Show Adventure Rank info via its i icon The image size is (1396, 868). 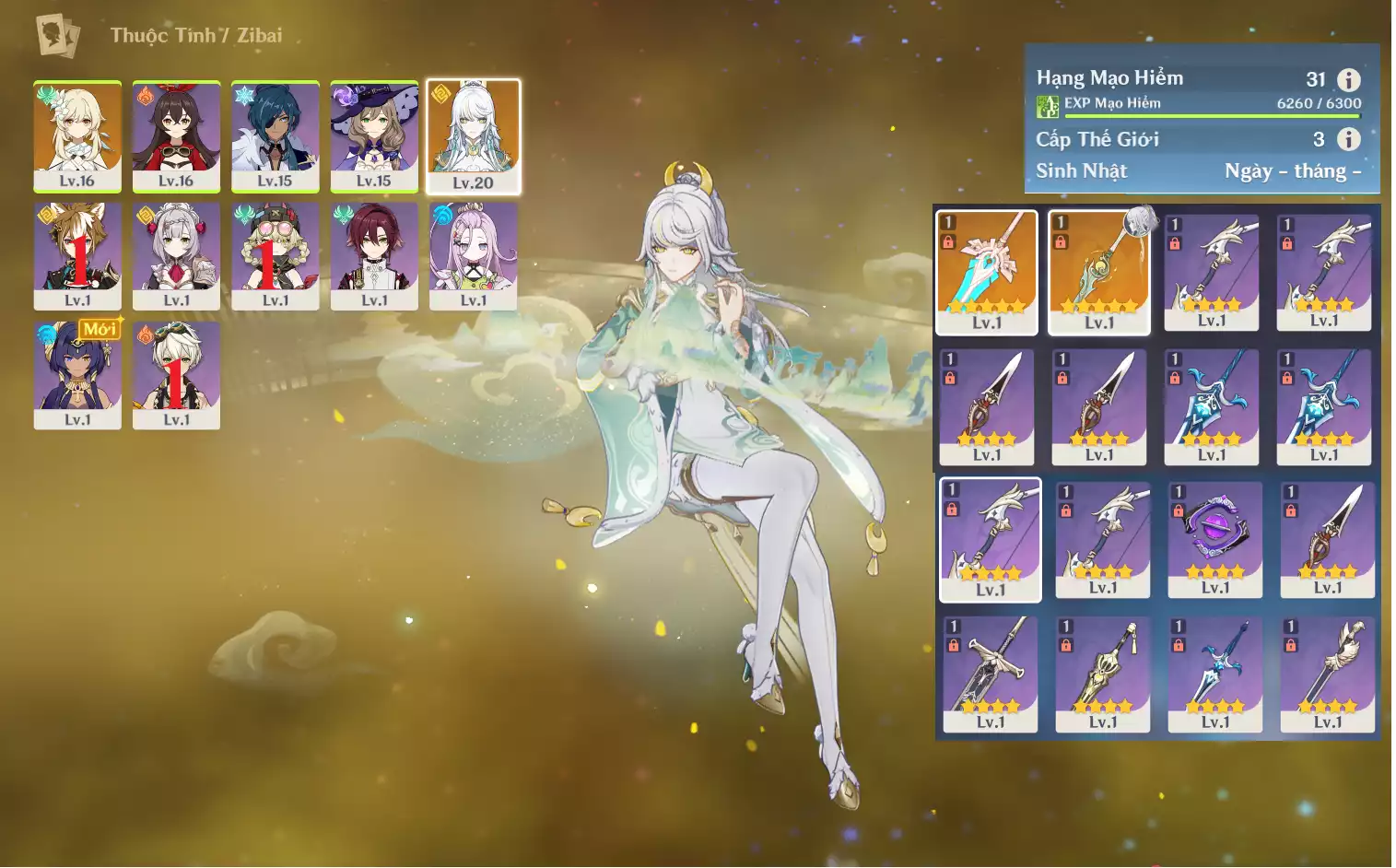pos(1348,80)
